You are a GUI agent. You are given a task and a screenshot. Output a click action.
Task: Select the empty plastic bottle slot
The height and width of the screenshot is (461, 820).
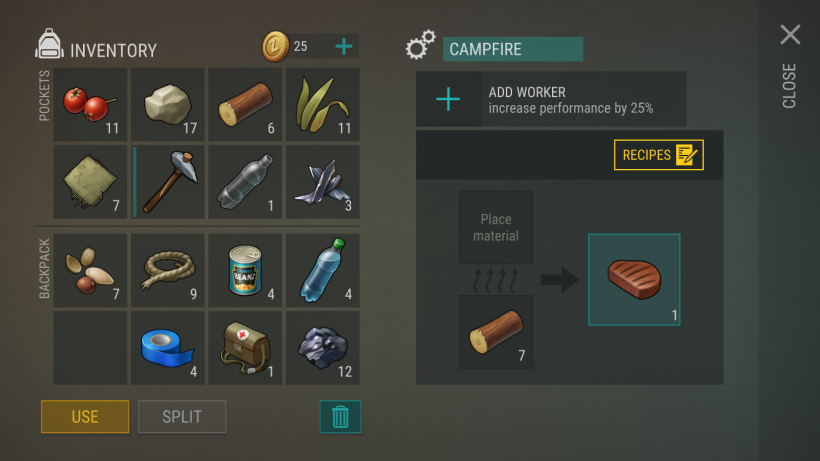pyautogui.click(x=244, y=182)
